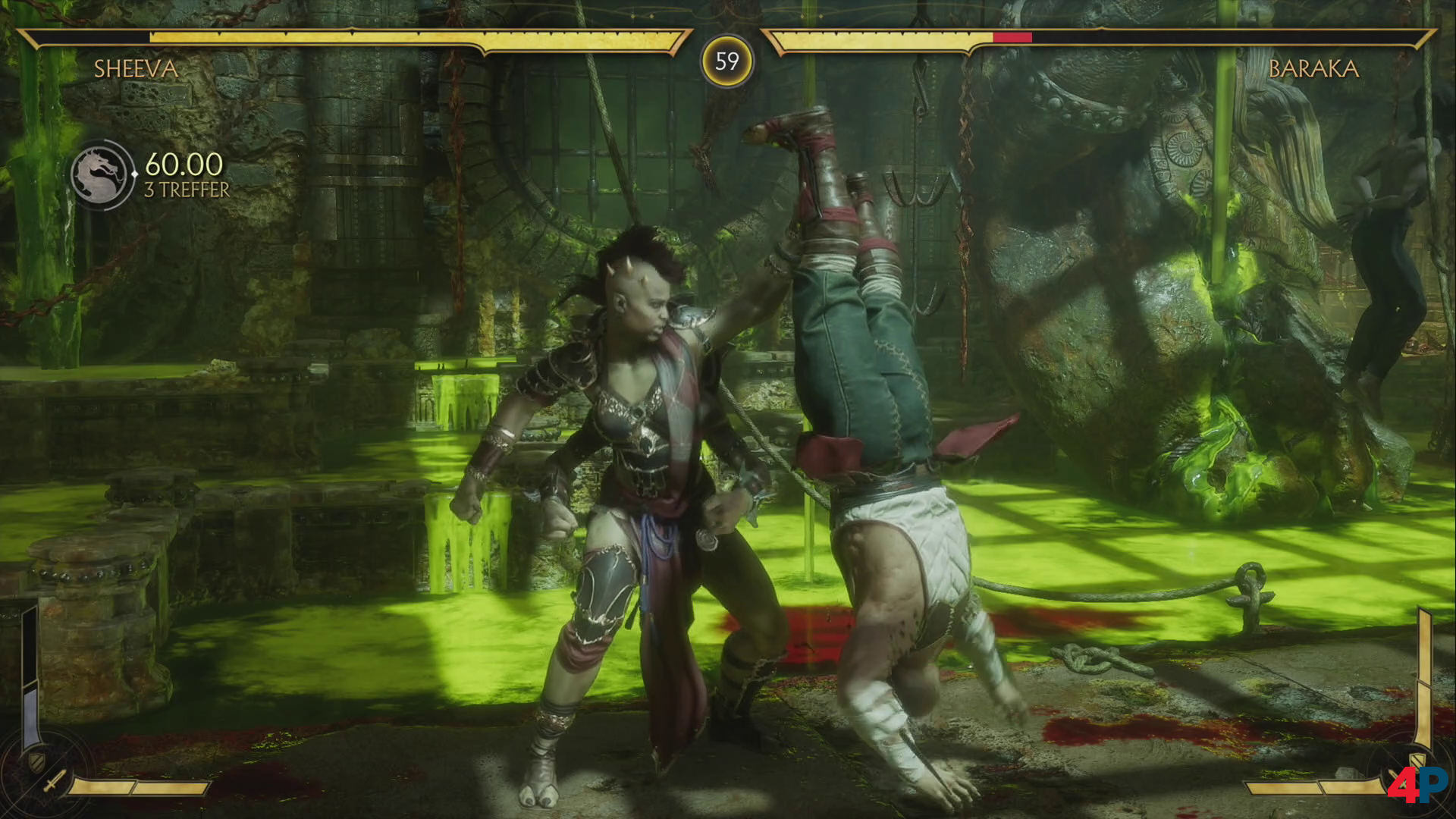
Task: Select Sheeva's sword offensive meter icon
Action: pos(54,781)
